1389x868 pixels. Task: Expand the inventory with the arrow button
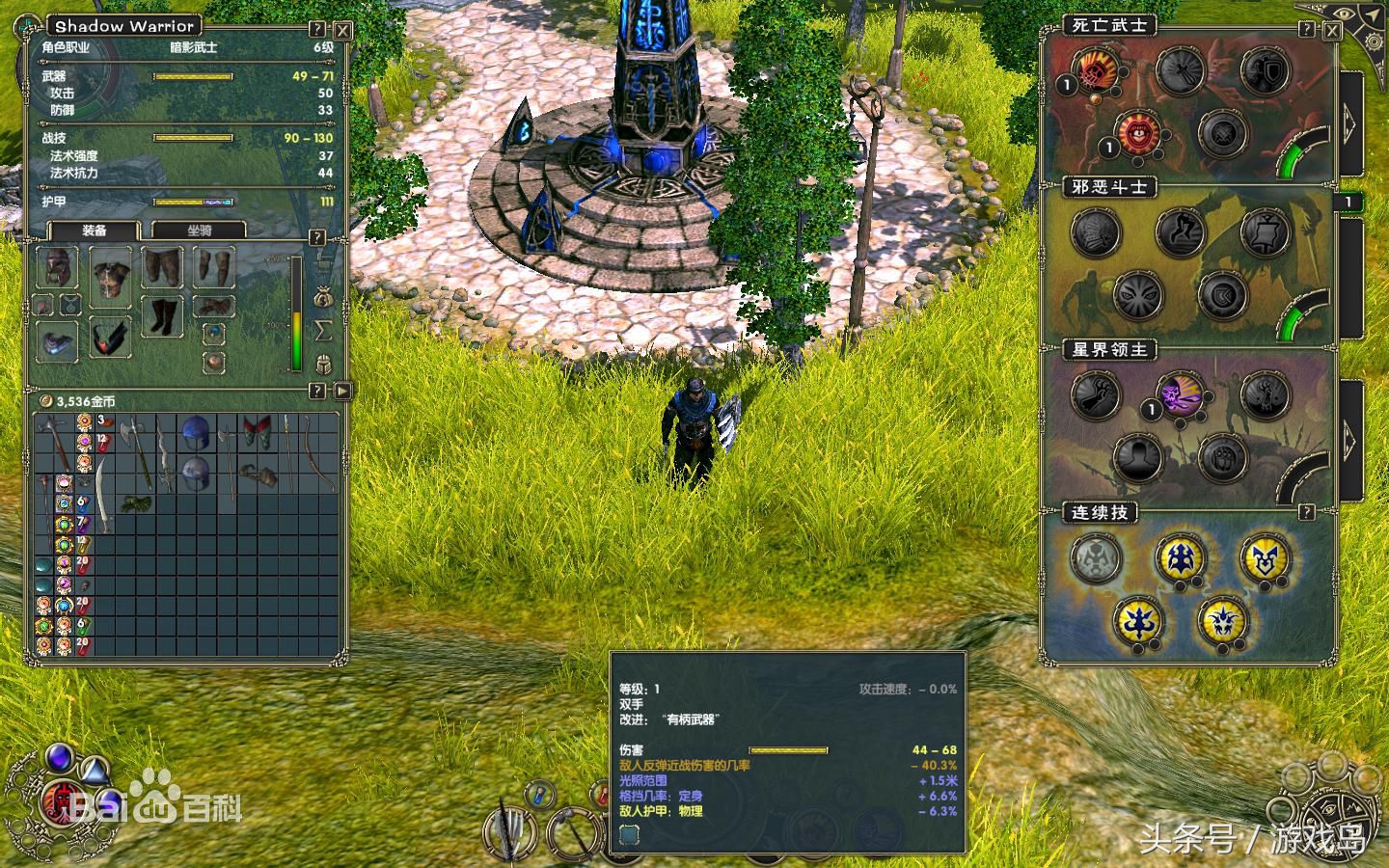pos(342,391)
